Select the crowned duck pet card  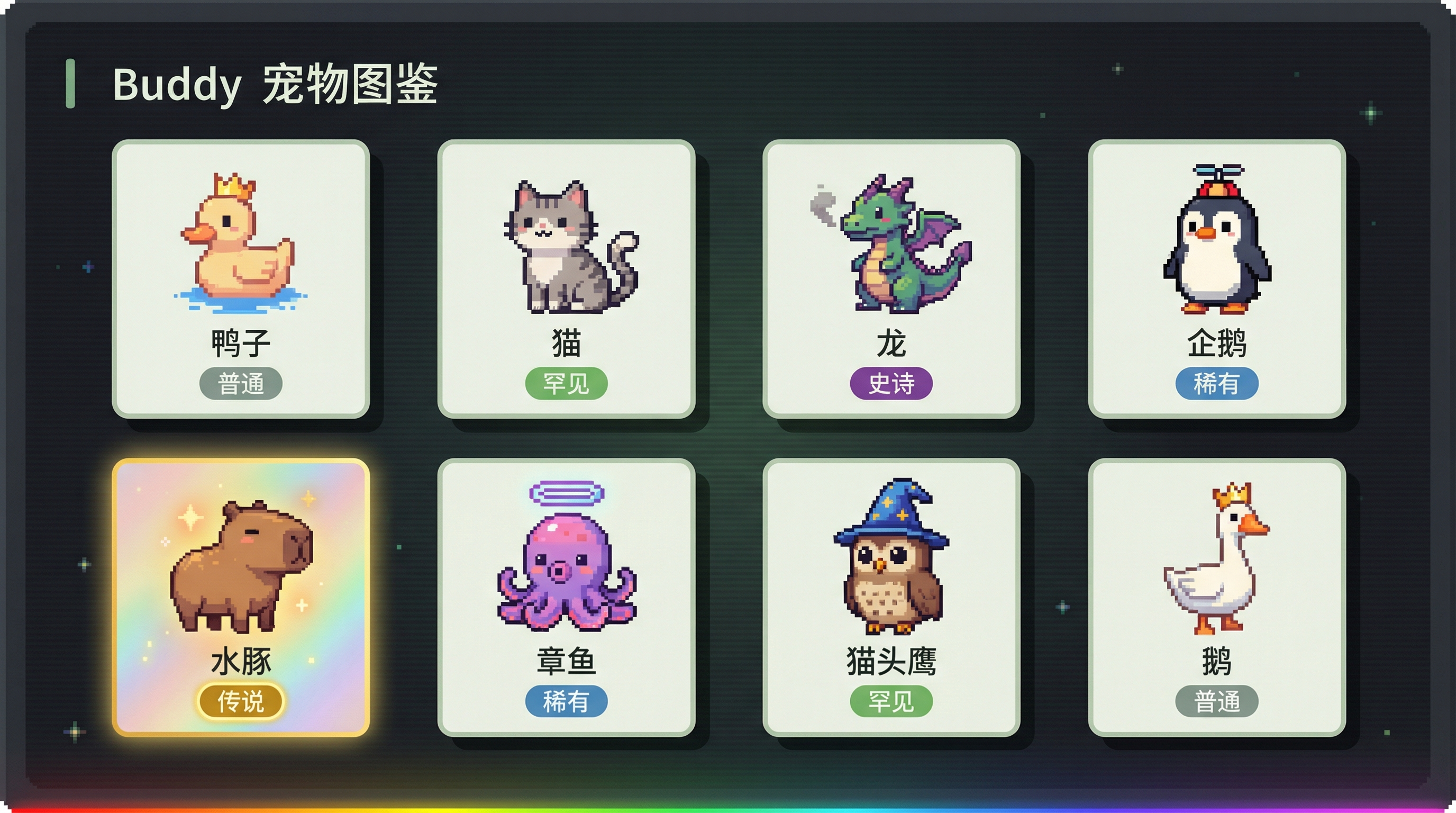pos(241,278)
